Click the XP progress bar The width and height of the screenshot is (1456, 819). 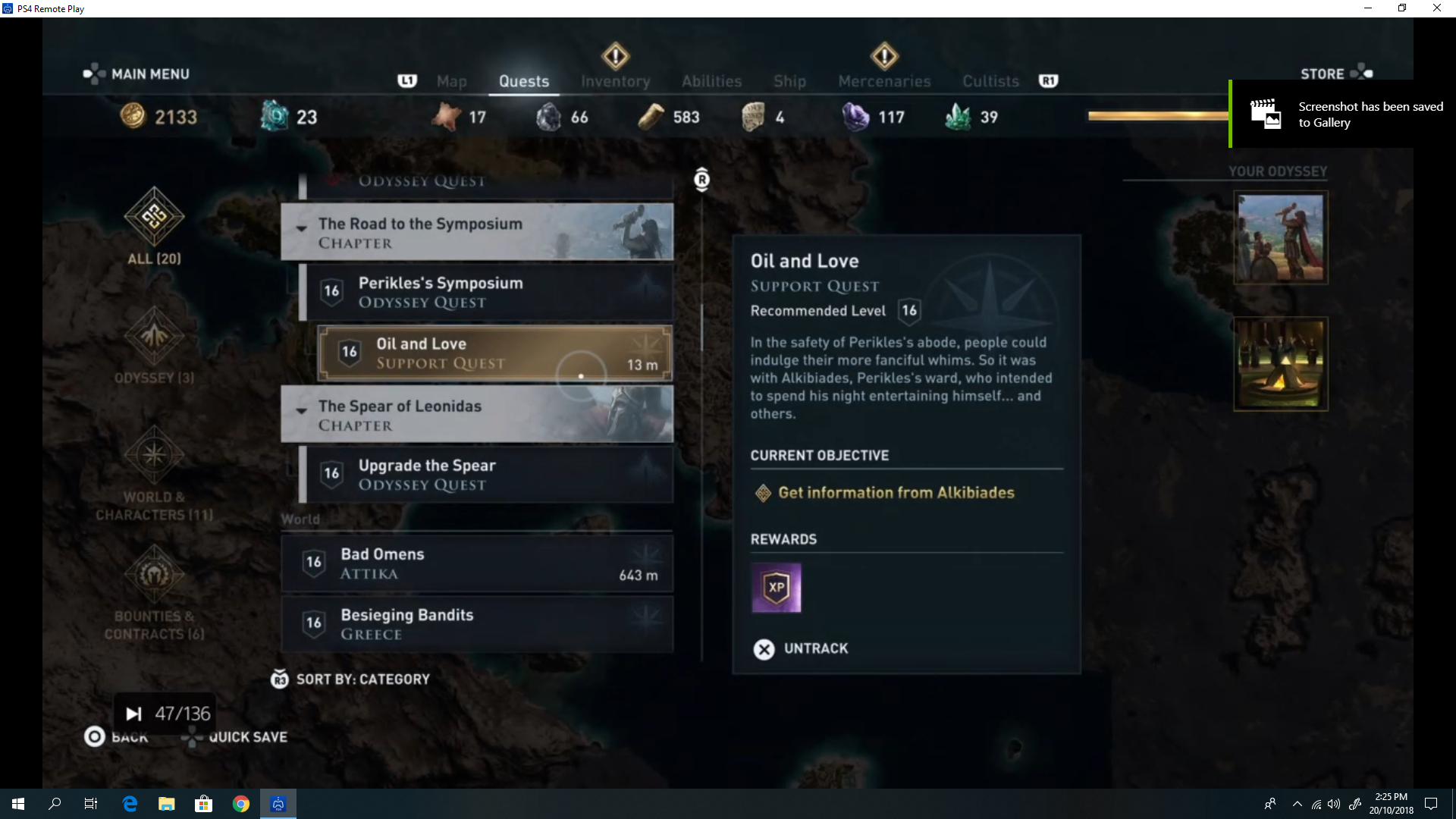(1158, 115)
